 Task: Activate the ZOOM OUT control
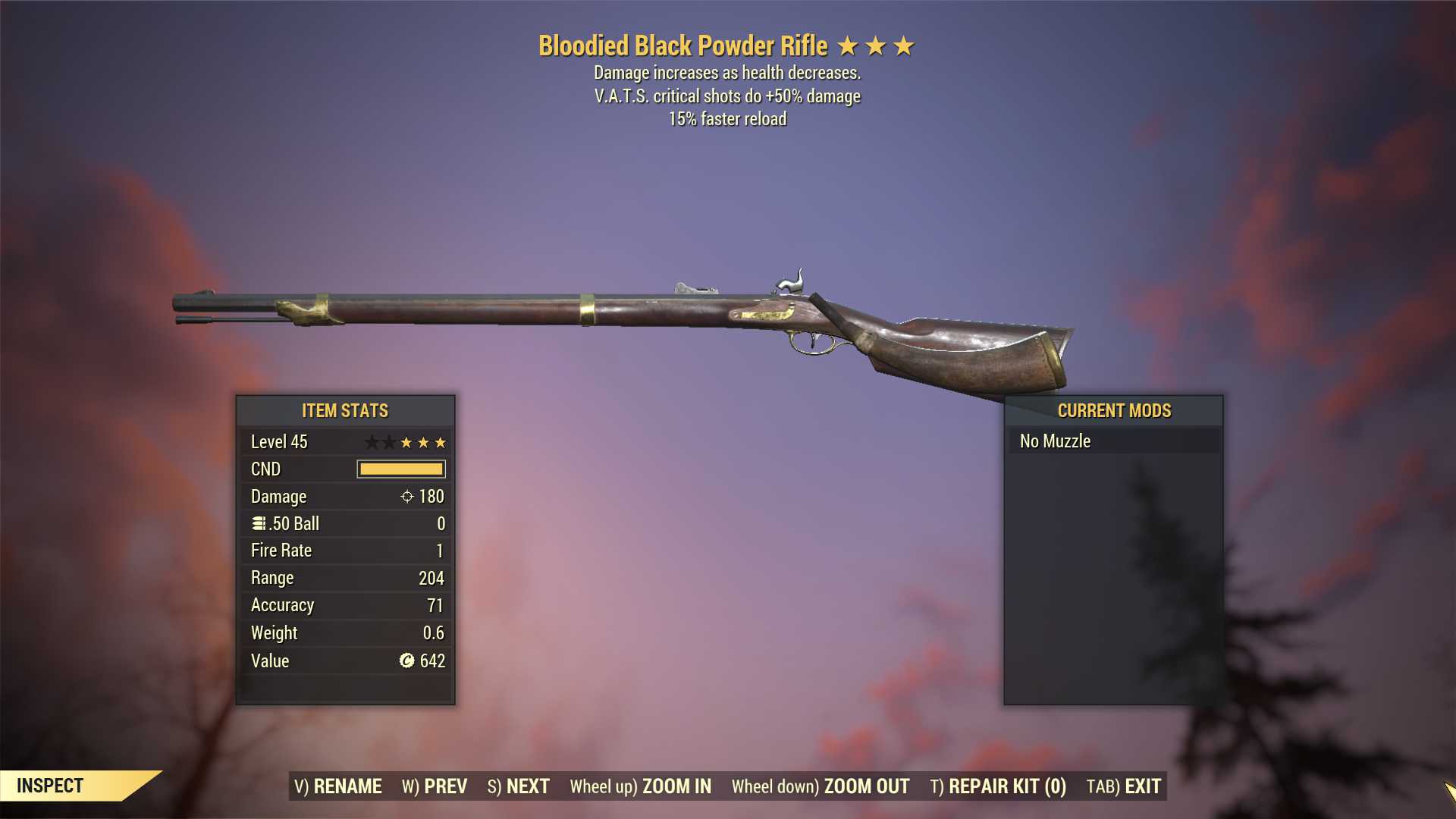[x=821, y=786]
